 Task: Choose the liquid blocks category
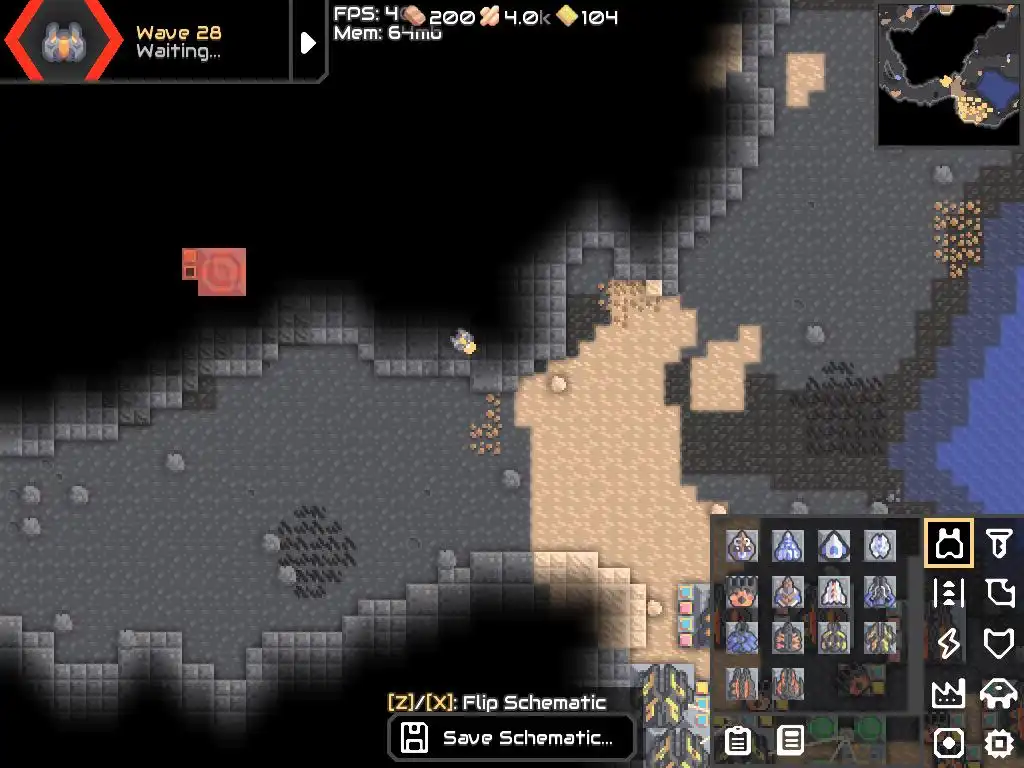(998, 593)
